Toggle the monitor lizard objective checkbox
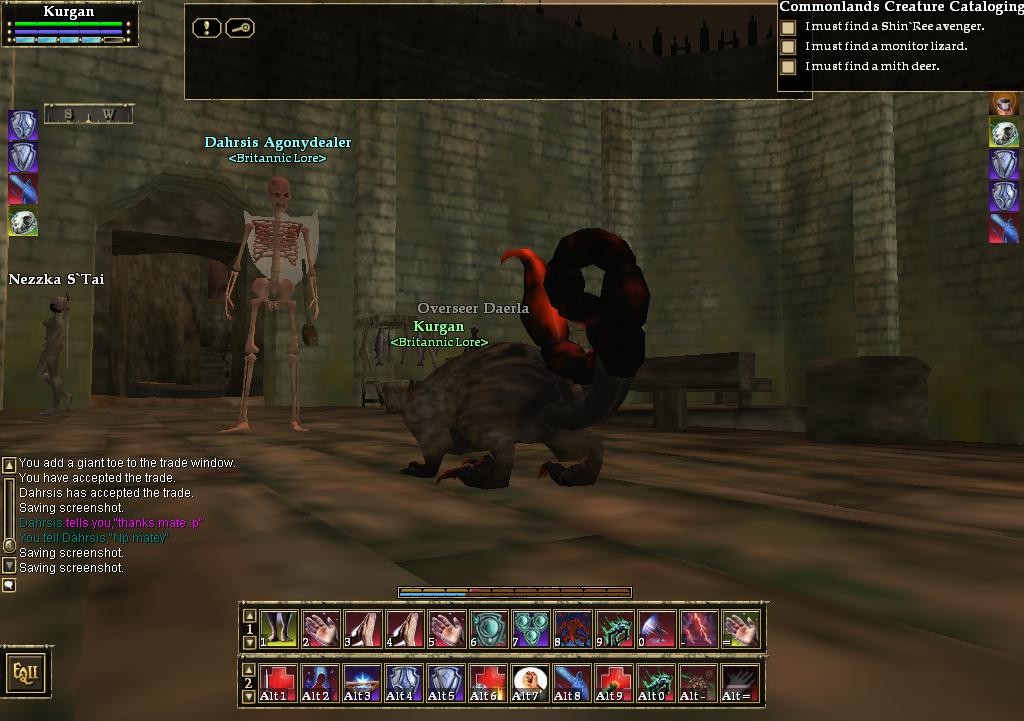This screenshot has height=721, width=1024. (x=789, y=47)
